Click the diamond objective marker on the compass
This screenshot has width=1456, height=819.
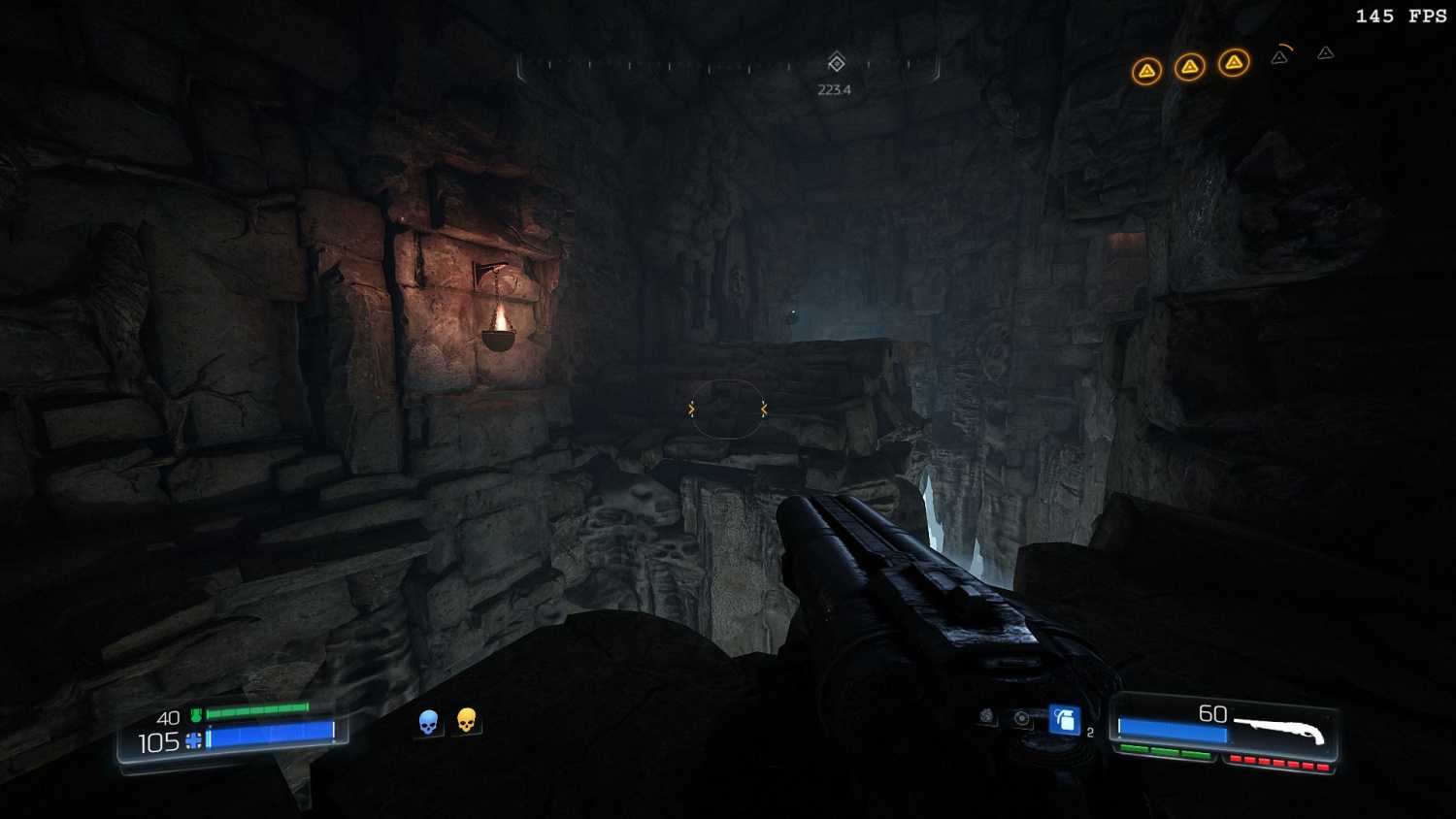tap(836, 63)
